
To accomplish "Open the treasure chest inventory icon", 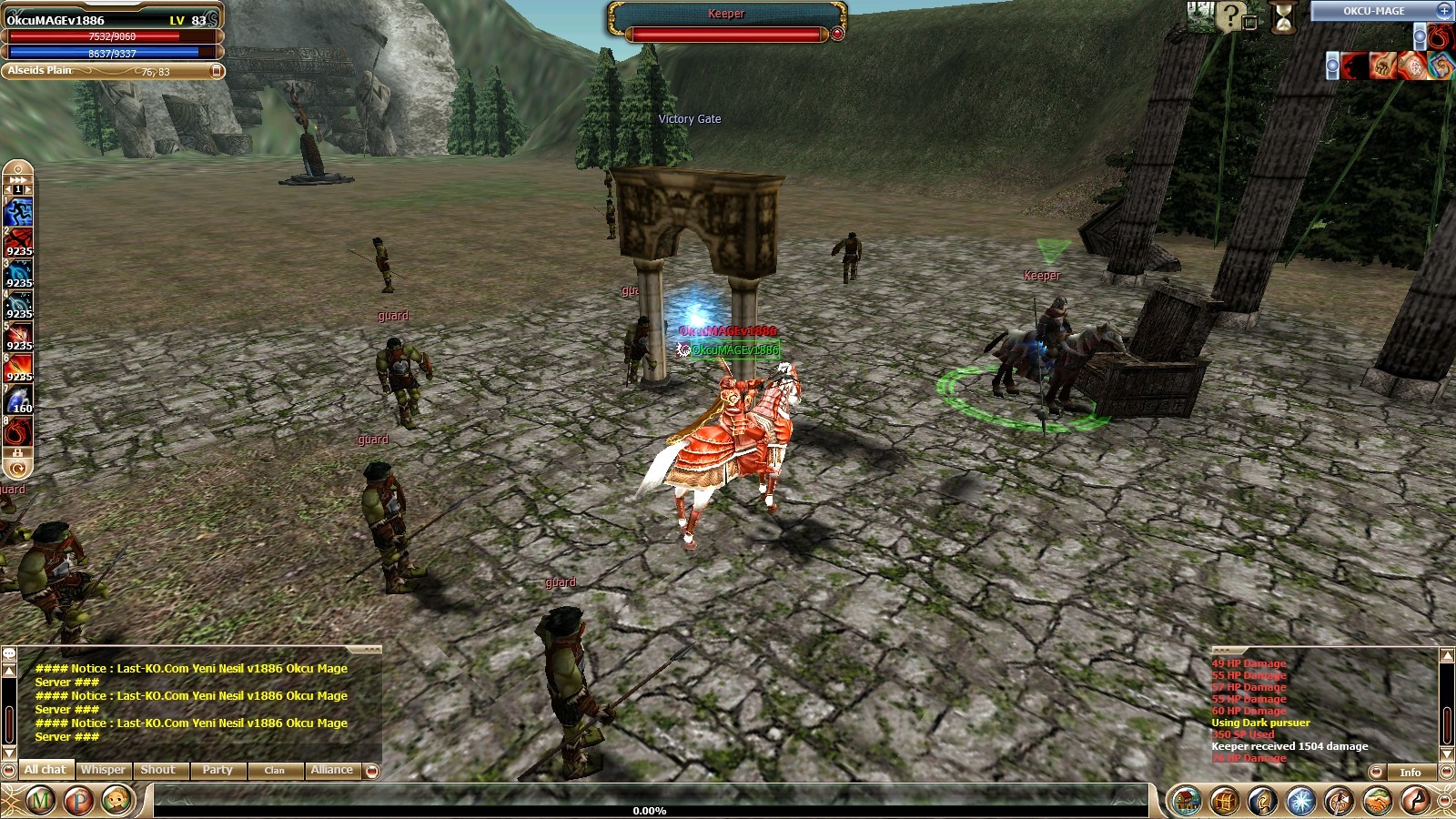I will click(x=1224, y=801).
